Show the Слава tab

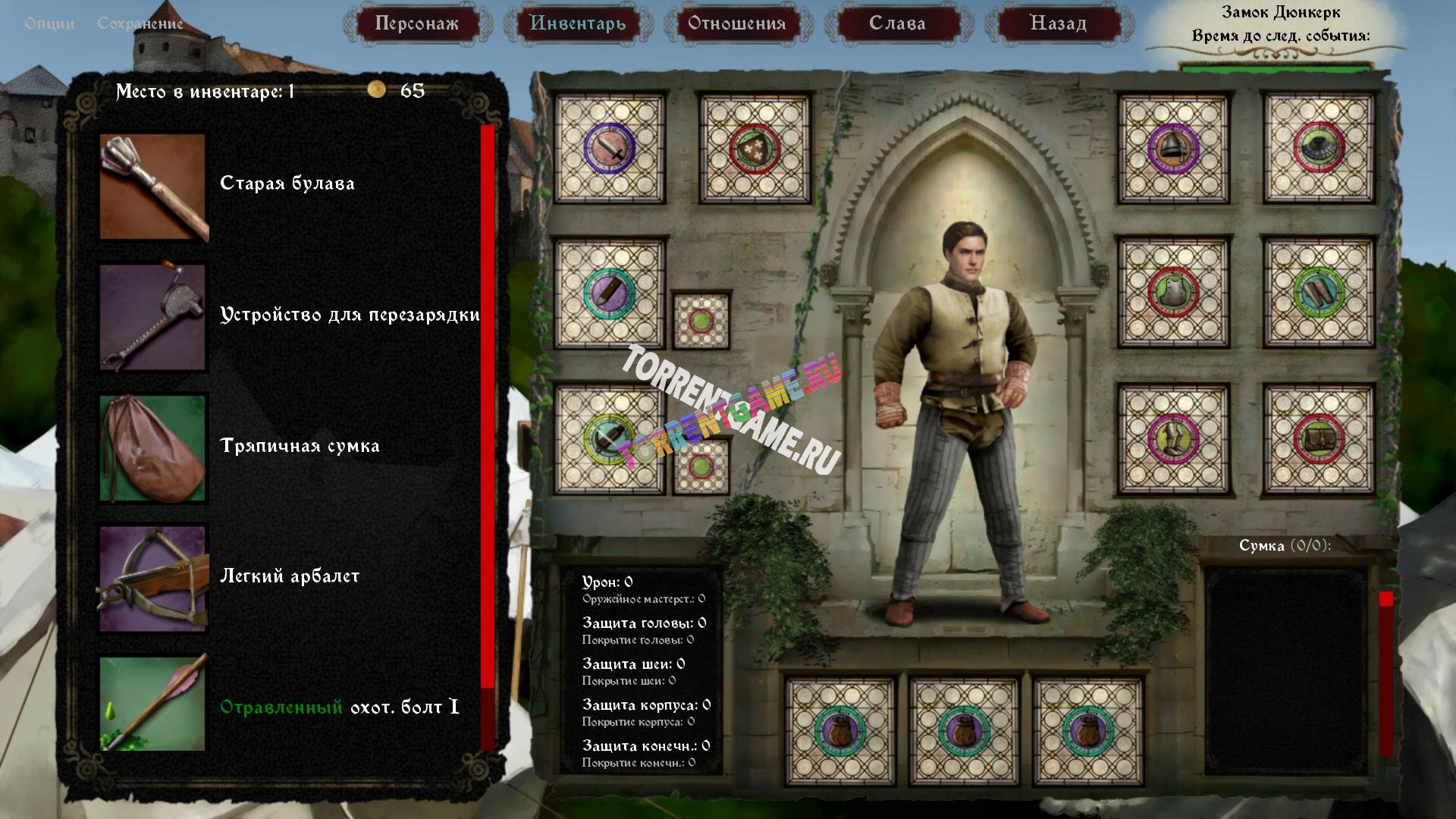pos(897,24)
